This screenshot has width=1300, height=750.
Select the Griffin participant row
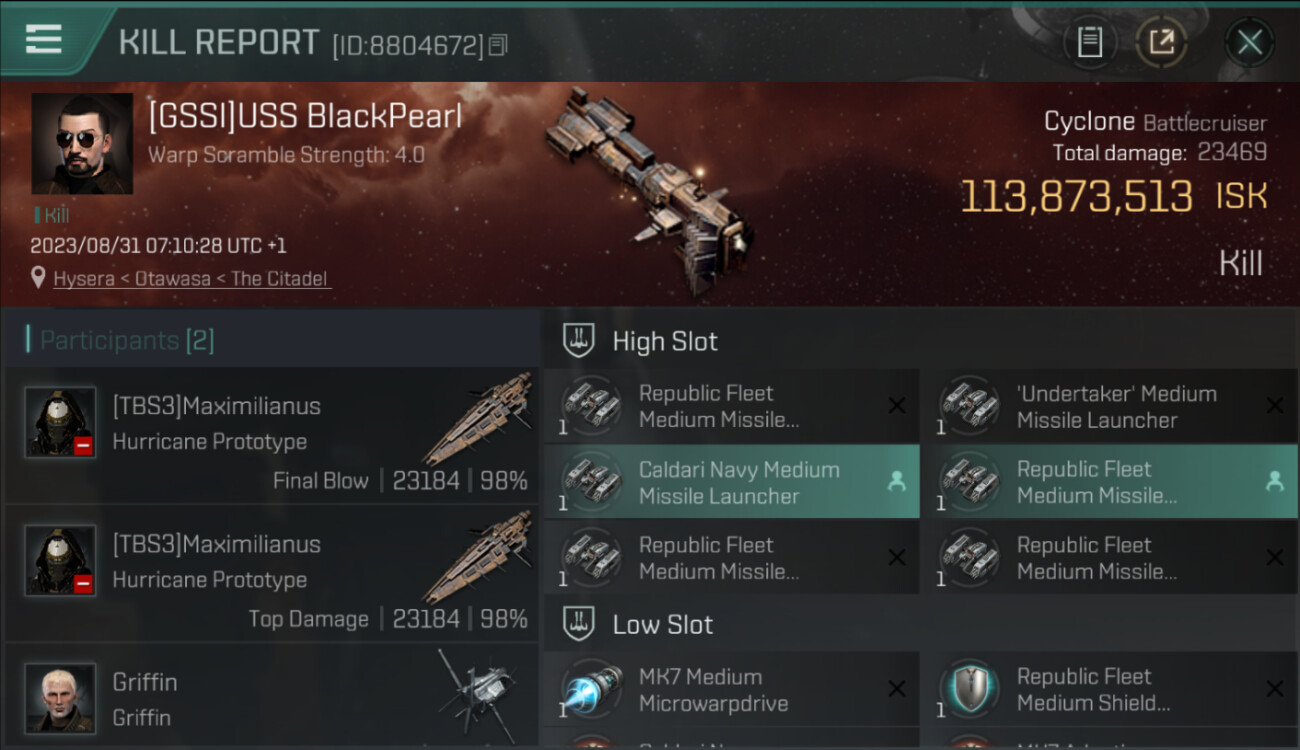(x=272, y=698)
